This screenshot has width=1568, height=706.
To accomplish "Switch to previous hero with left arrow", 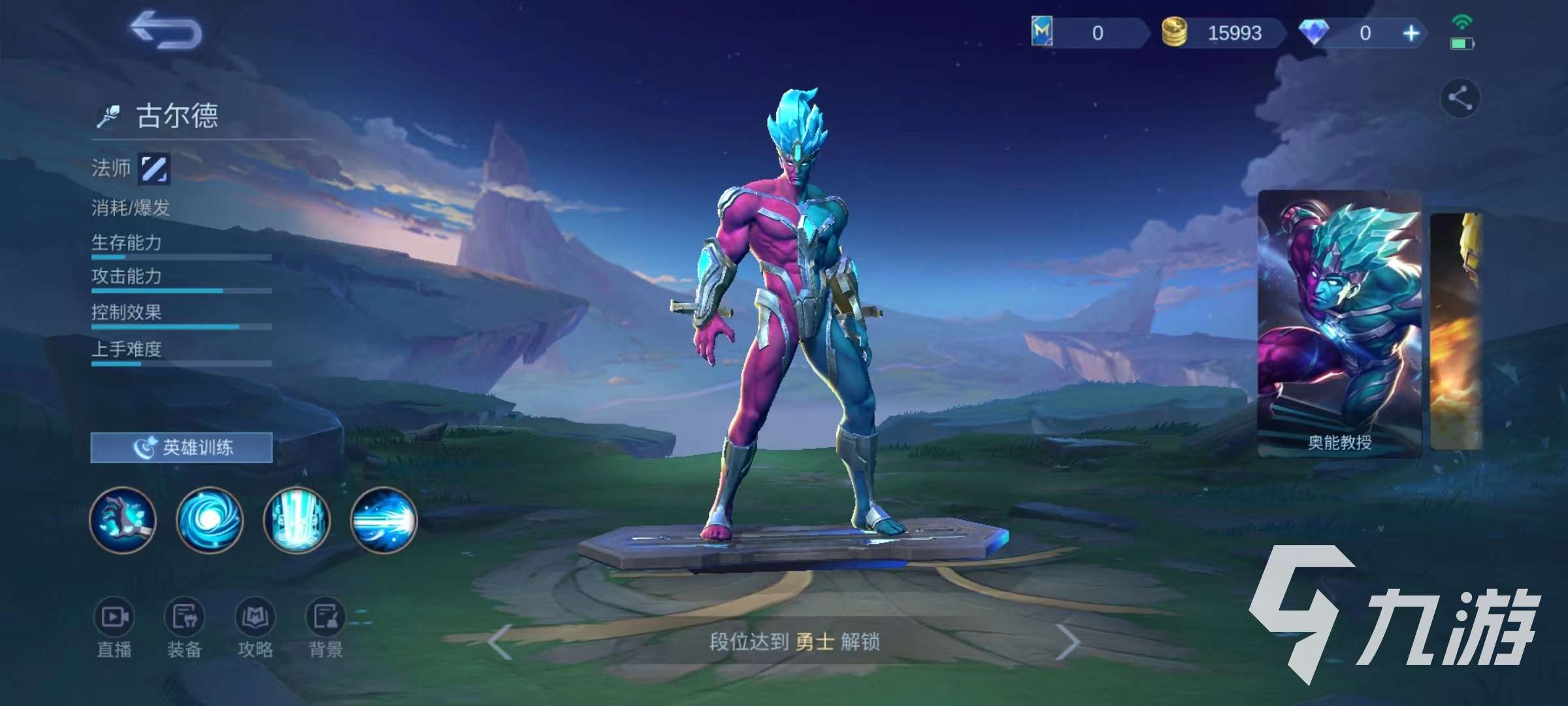I will 500,642.
